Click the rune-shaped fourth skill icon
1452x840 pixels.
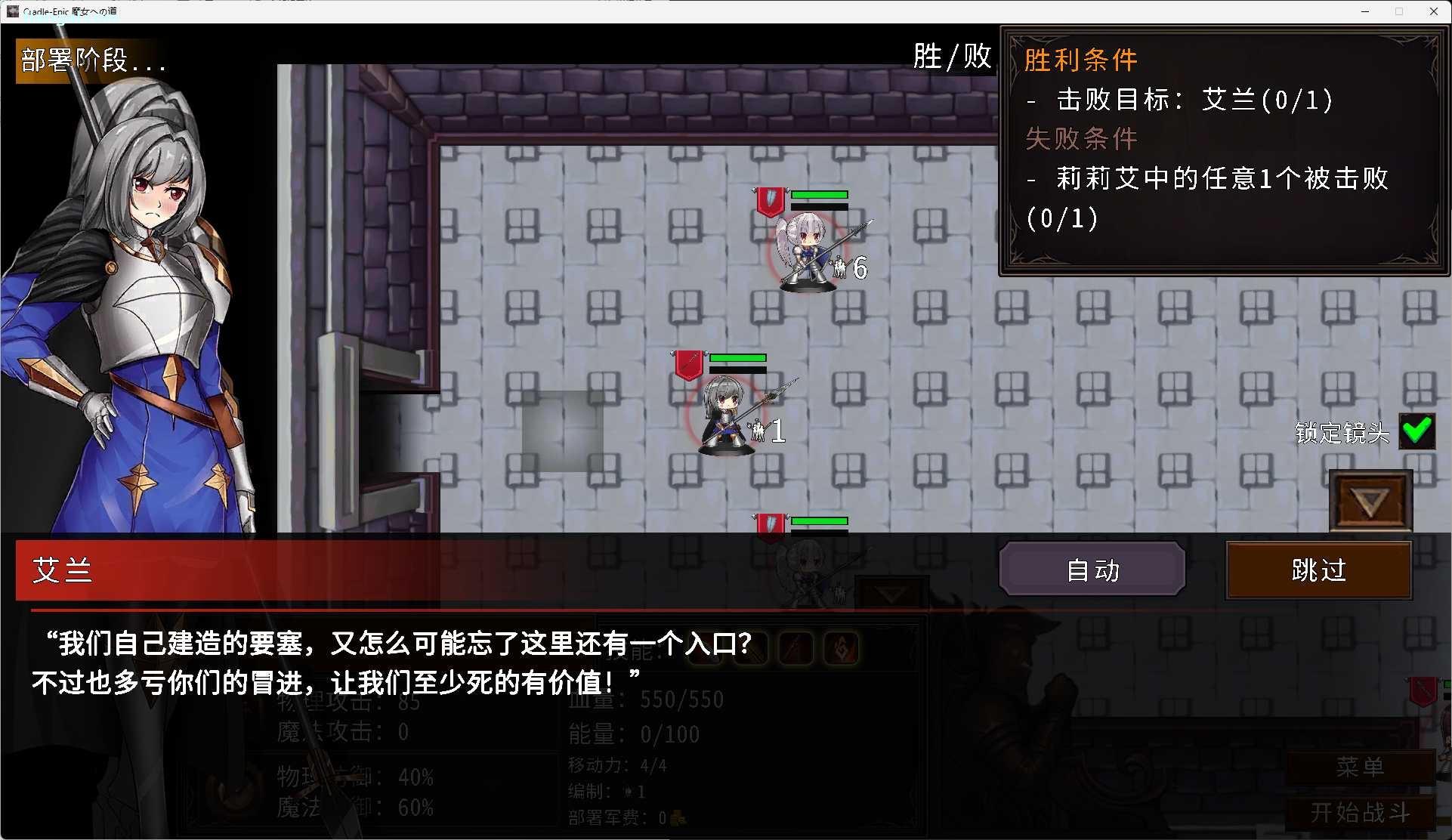[x=842, y=648]
